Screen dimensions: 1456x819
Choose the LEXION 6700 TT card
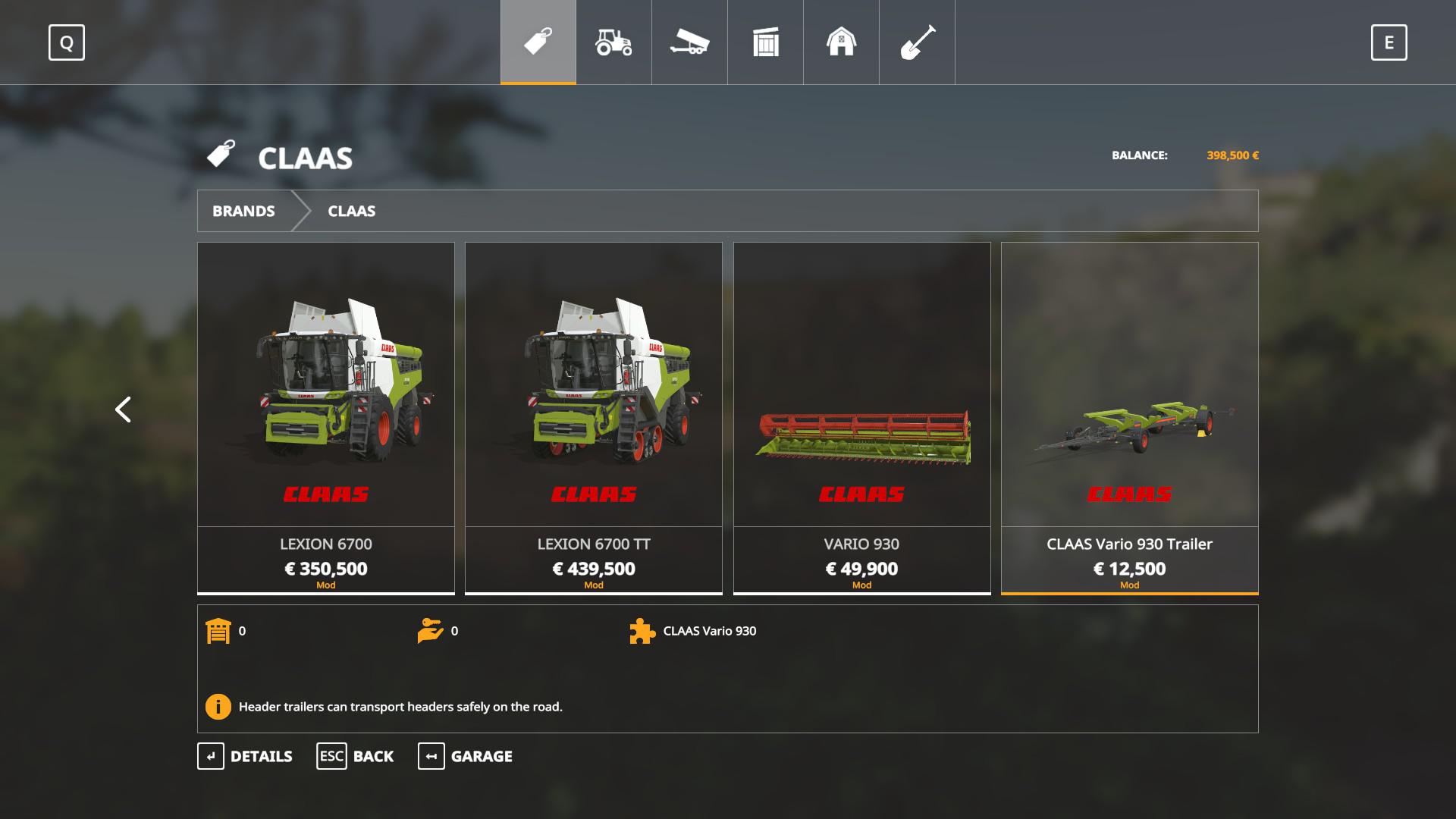(x=594, y=417)
